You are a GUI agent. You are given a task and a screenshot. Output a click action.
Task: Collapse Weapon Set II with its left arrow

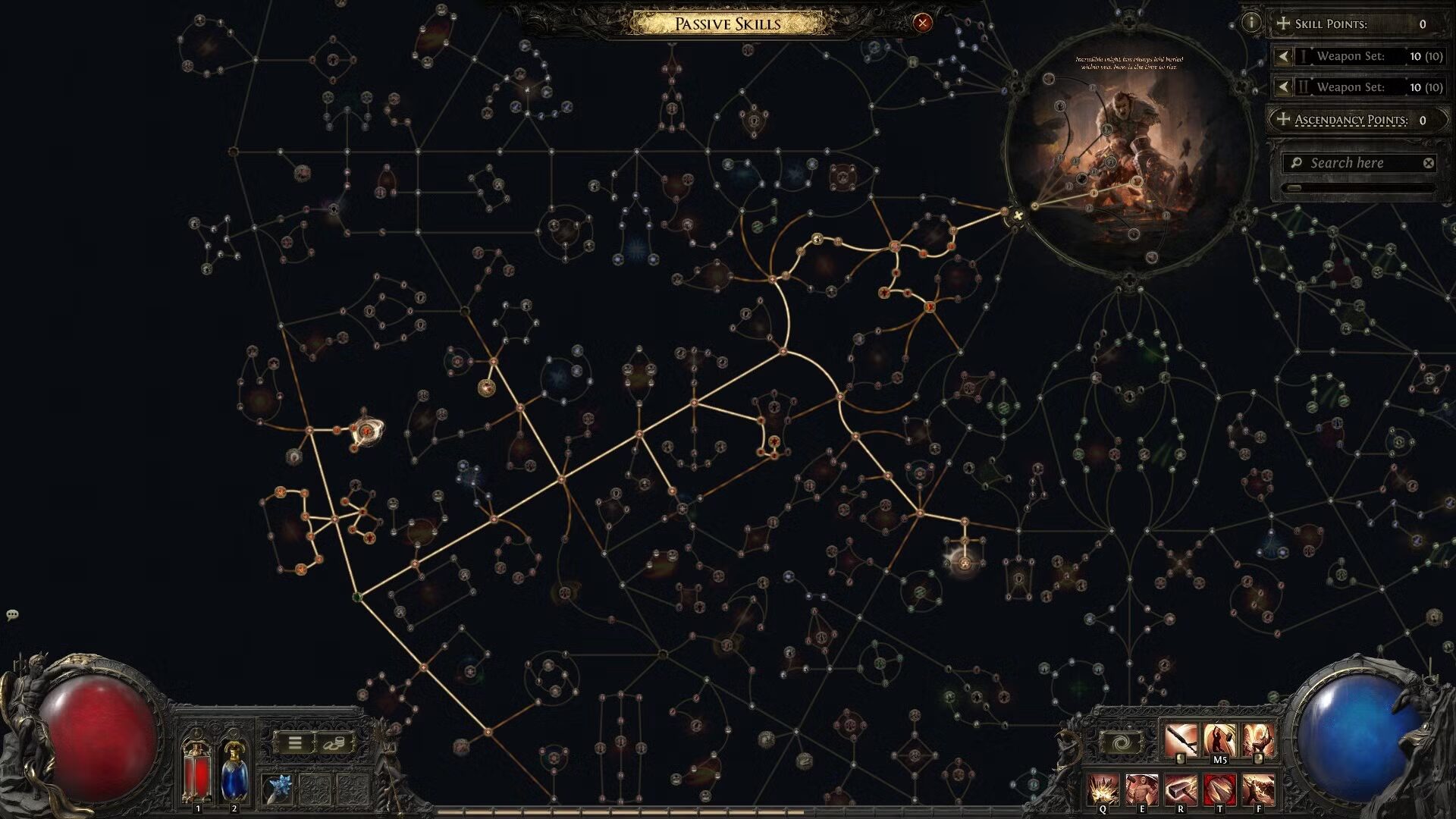(1283, 86)
